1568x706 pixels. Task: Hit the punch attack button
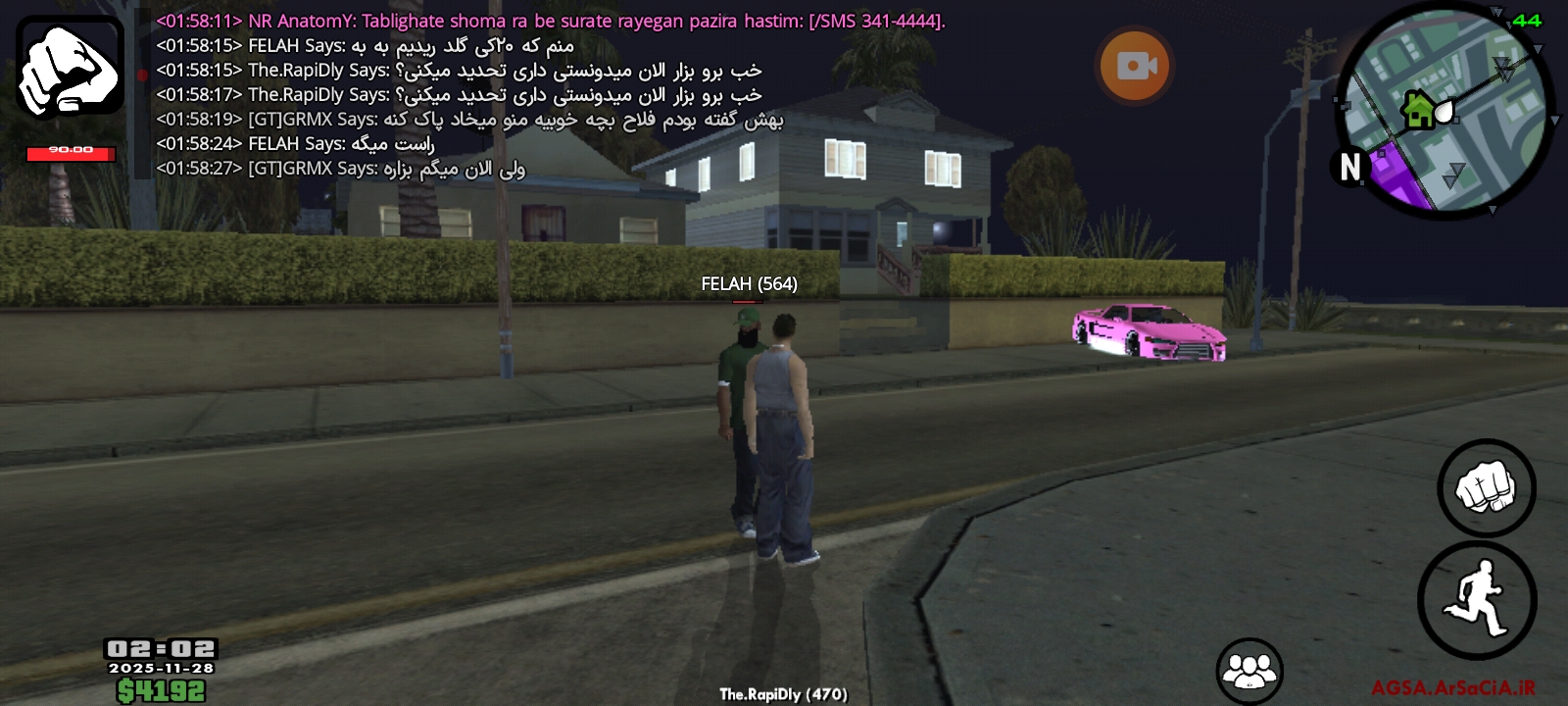[1486, 487]
